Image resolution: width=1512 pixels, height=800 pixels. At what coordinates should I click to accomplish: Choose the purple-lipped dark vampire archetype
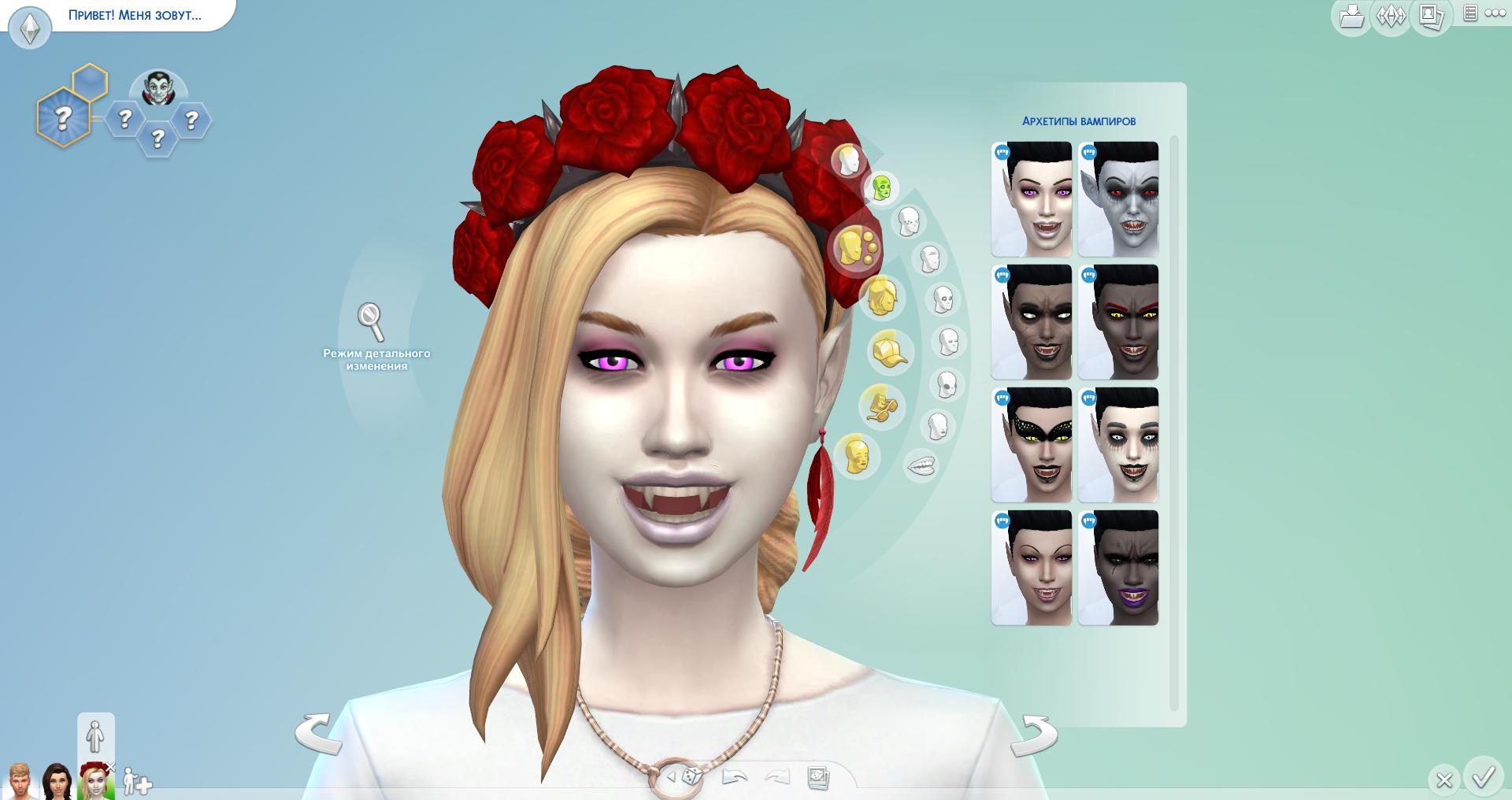tap(1118, 568)
